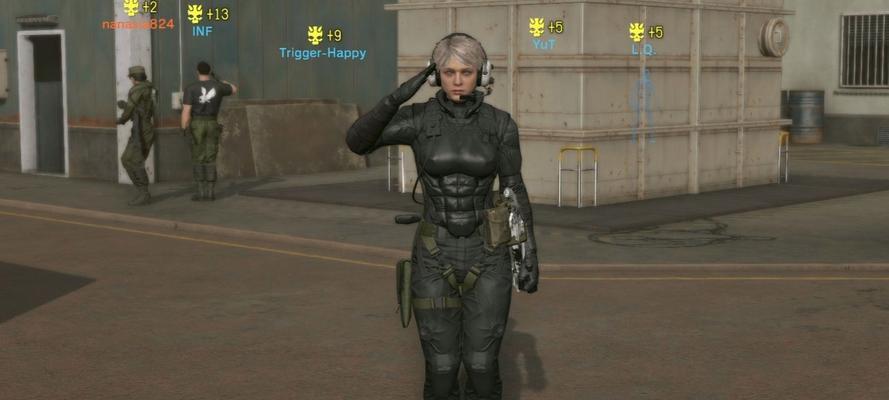Click the orange player name tag ending in 824
Viewport: 889px width, 400px height.
coord(138,24)
